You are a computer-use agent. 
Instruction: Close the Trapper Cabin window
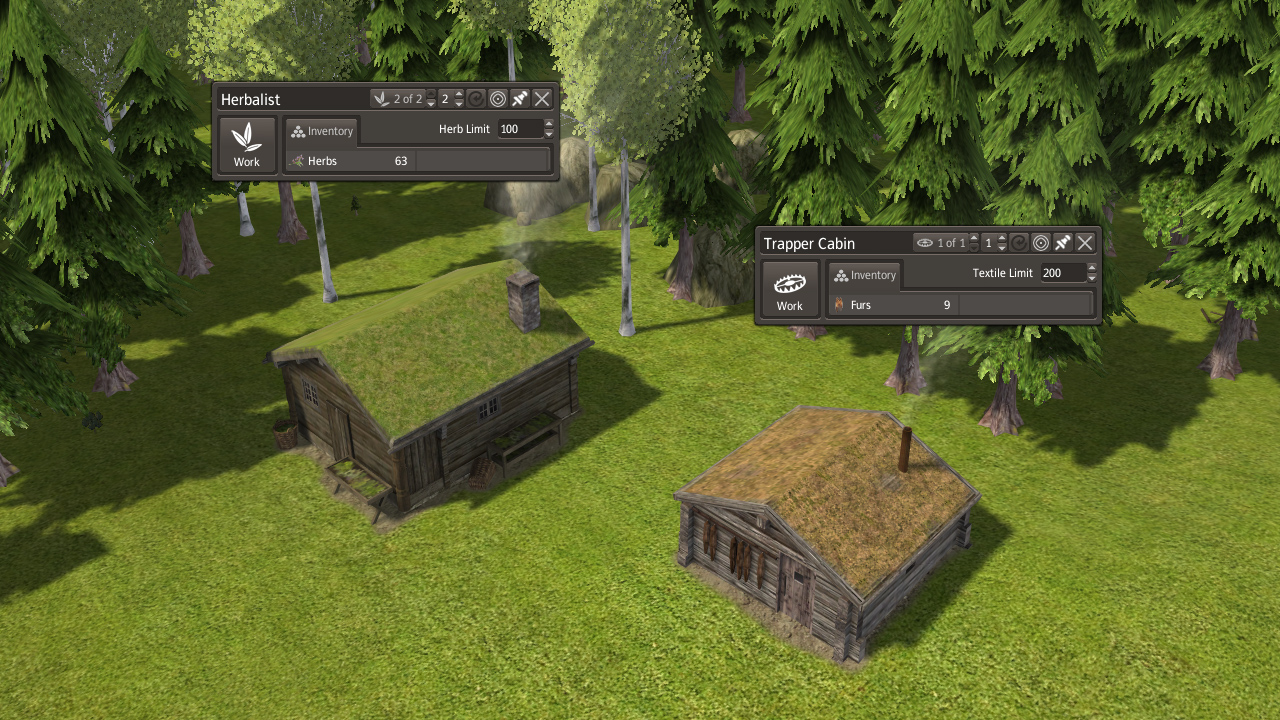point(1085,243)
